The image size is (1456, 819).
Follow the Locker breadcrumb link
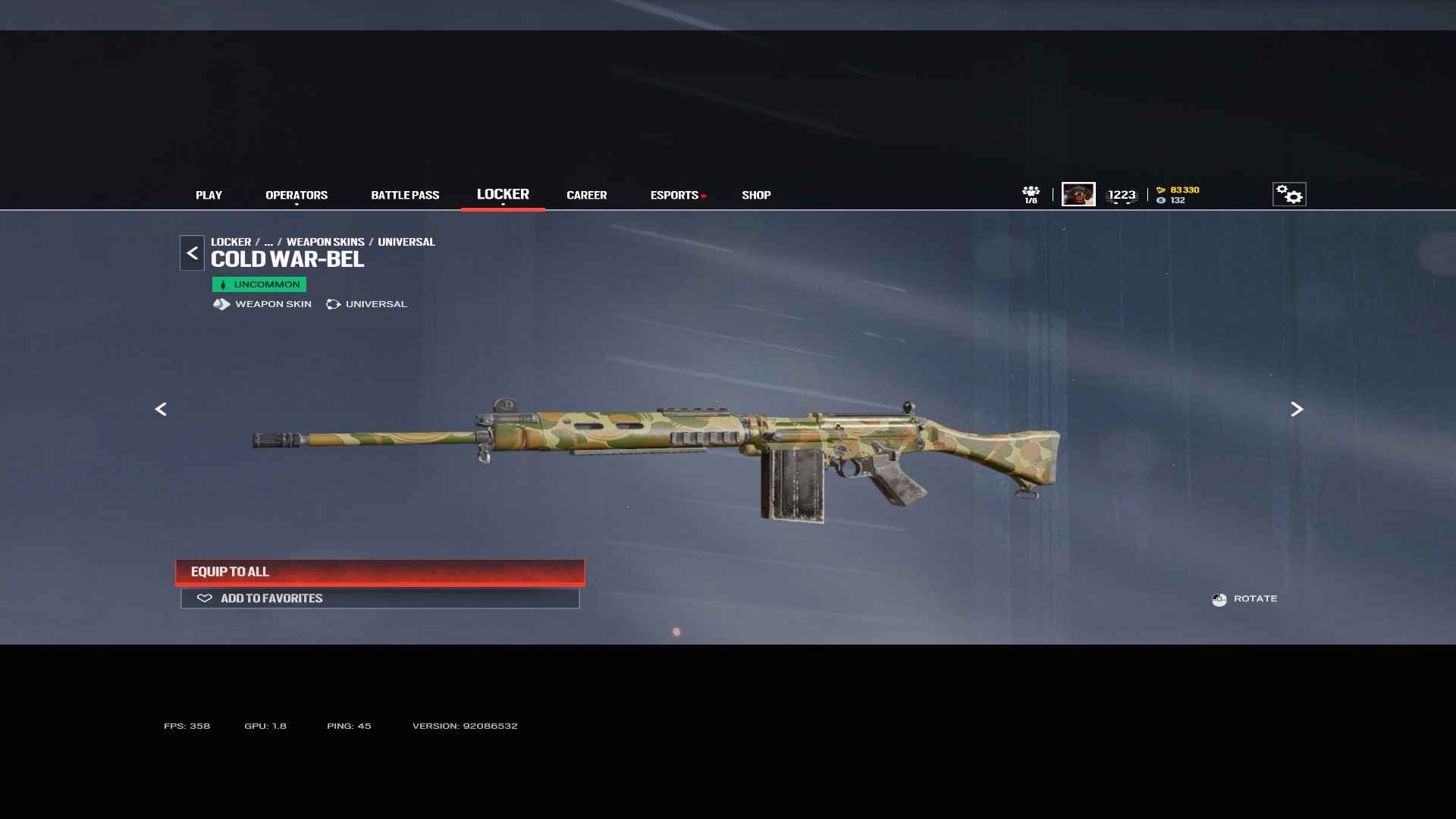coord(231,242)
